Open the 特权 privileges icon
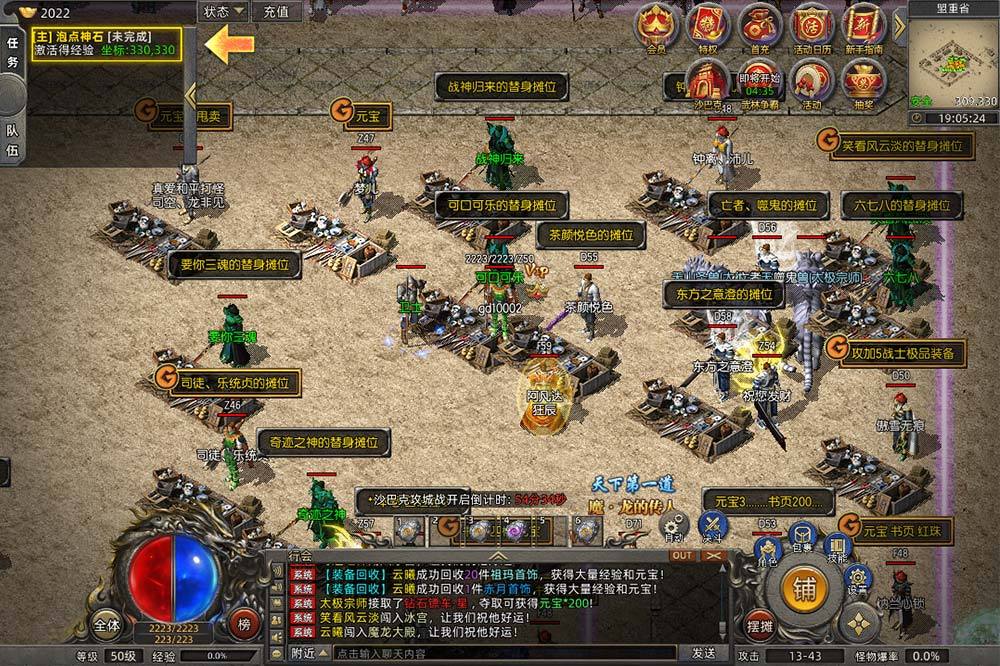1000x666 pixels. [708, 26]
